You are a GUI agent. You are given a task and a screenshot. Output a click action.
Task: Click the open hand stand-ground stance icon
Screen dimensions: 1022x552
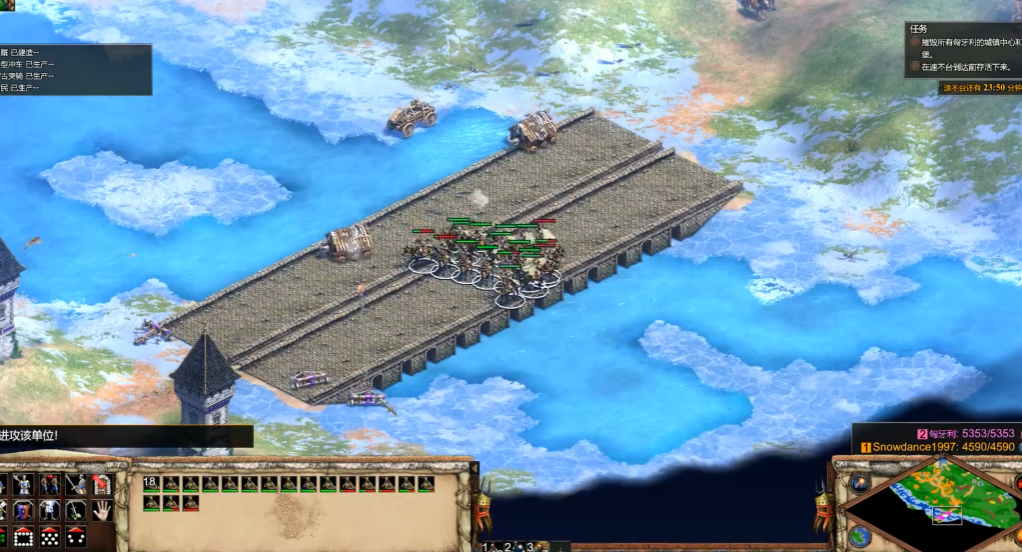100,510
